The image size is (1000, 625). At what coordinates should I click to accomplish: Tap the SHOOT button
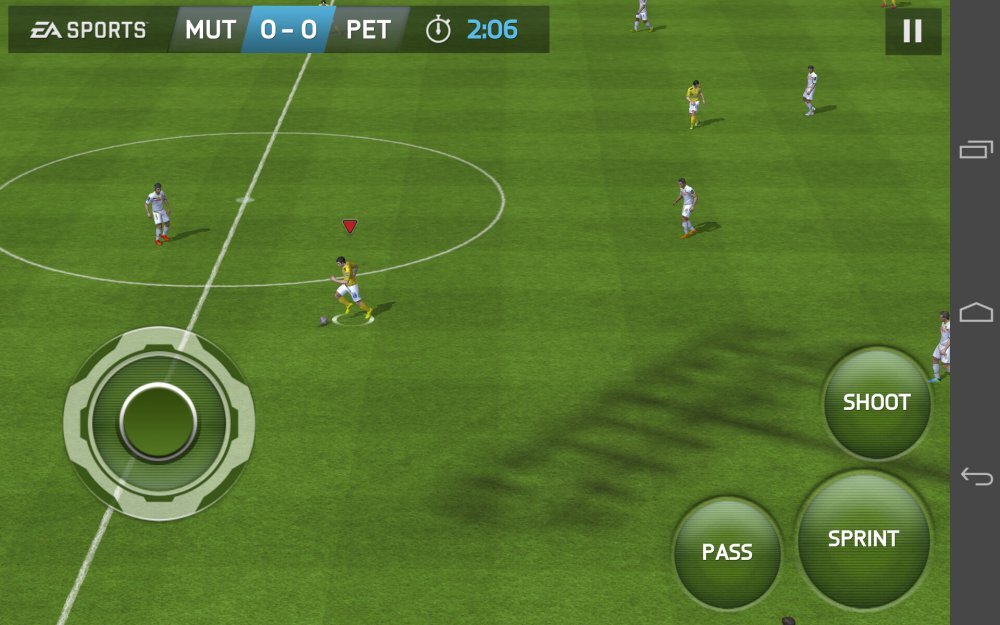877,403
